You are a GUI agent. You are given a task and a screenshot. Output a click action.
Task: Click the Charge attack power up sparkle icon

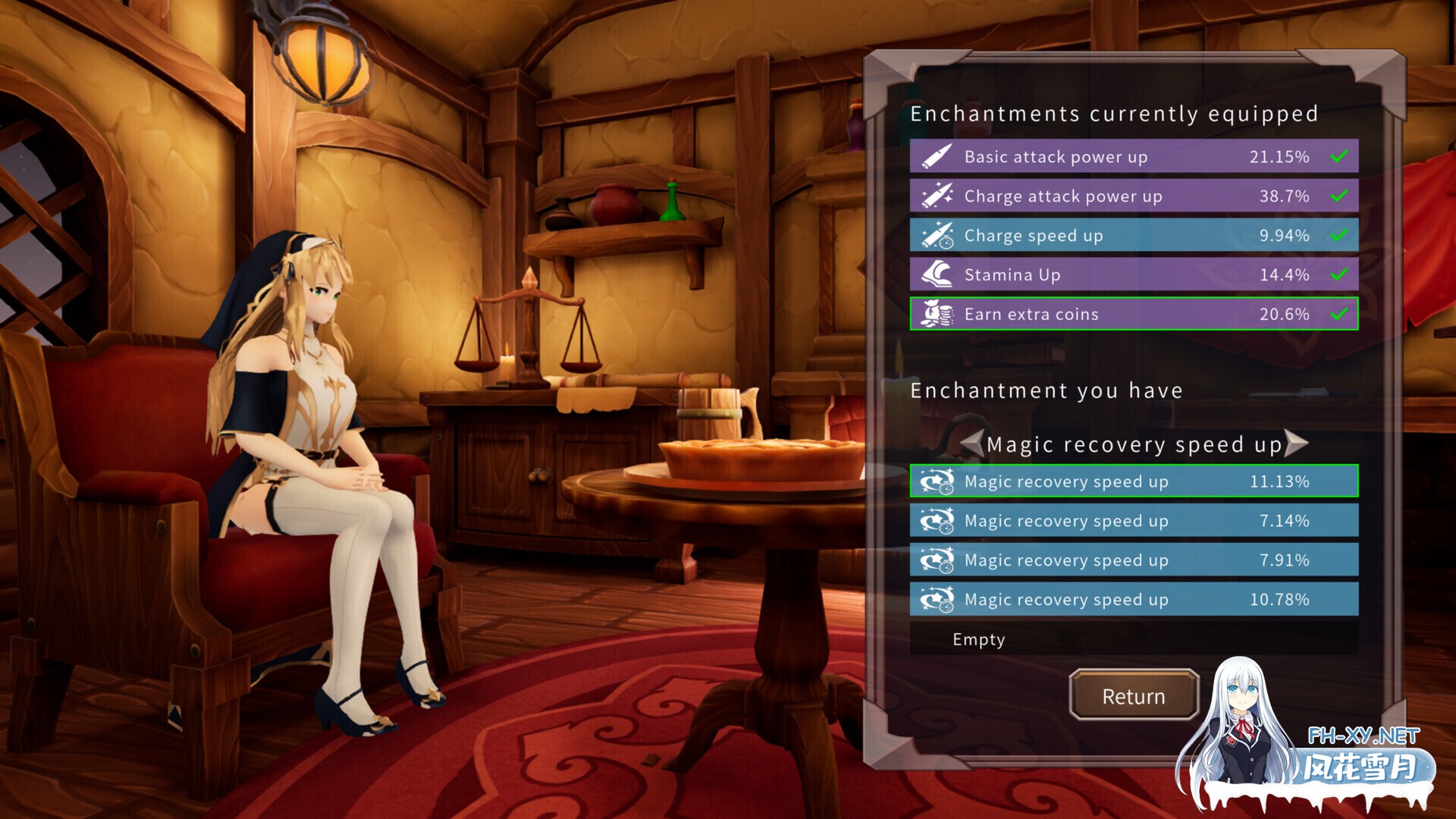click(x=938, y=196)
